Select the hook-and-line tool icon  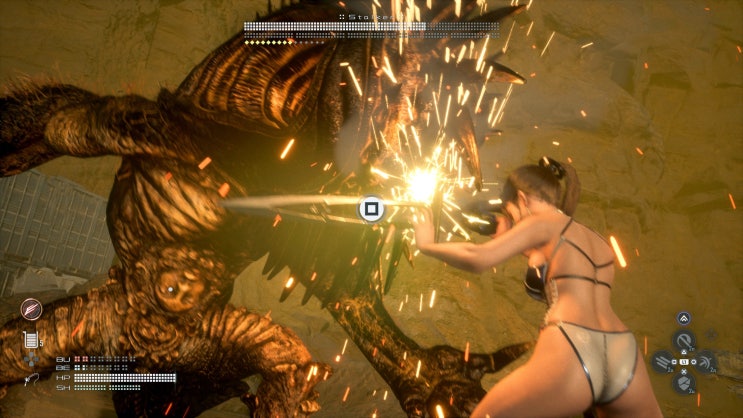(x=31, y=379)
